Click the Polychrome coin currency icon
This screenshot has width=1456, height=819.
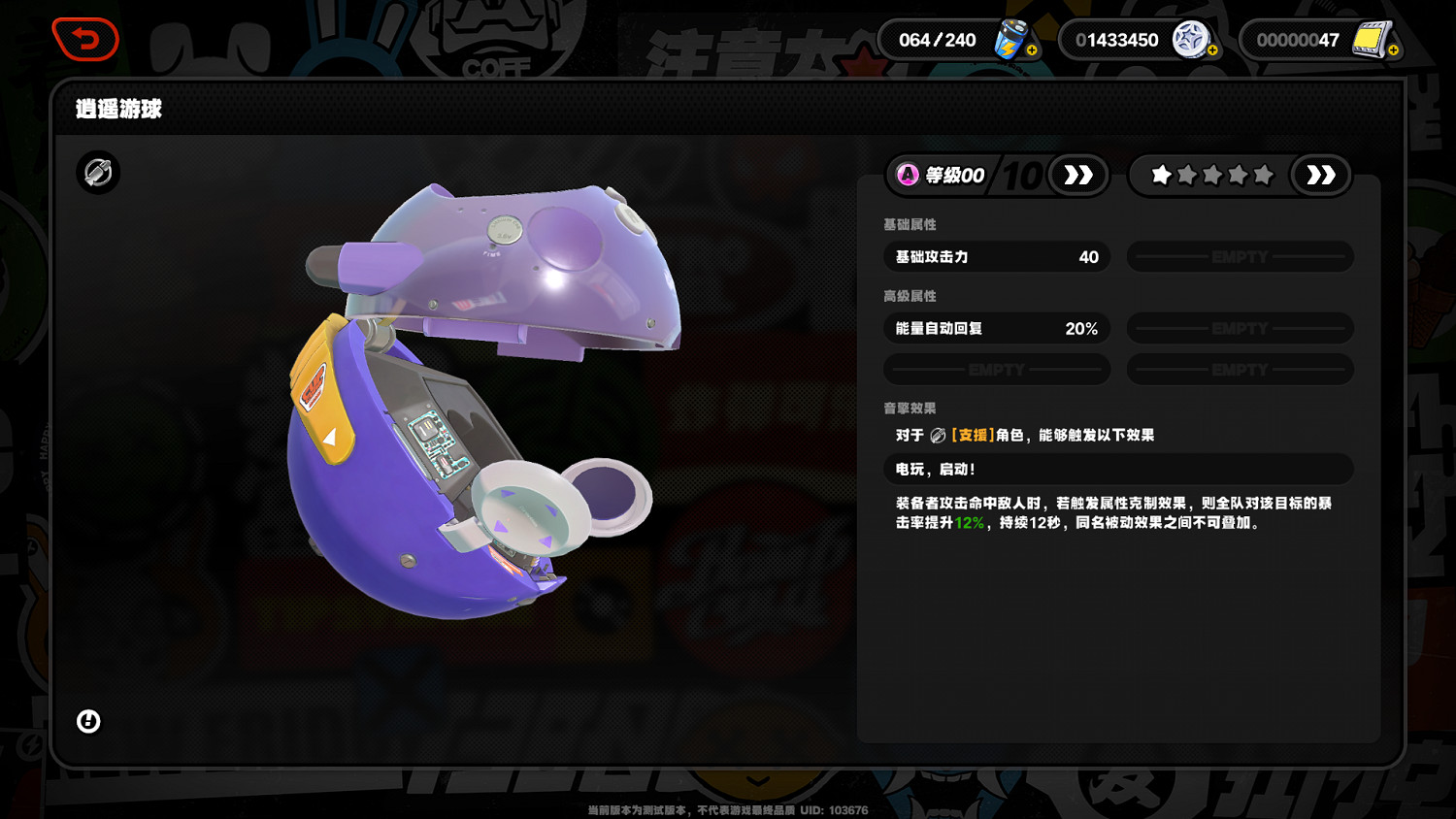[x=1191, y=40]
